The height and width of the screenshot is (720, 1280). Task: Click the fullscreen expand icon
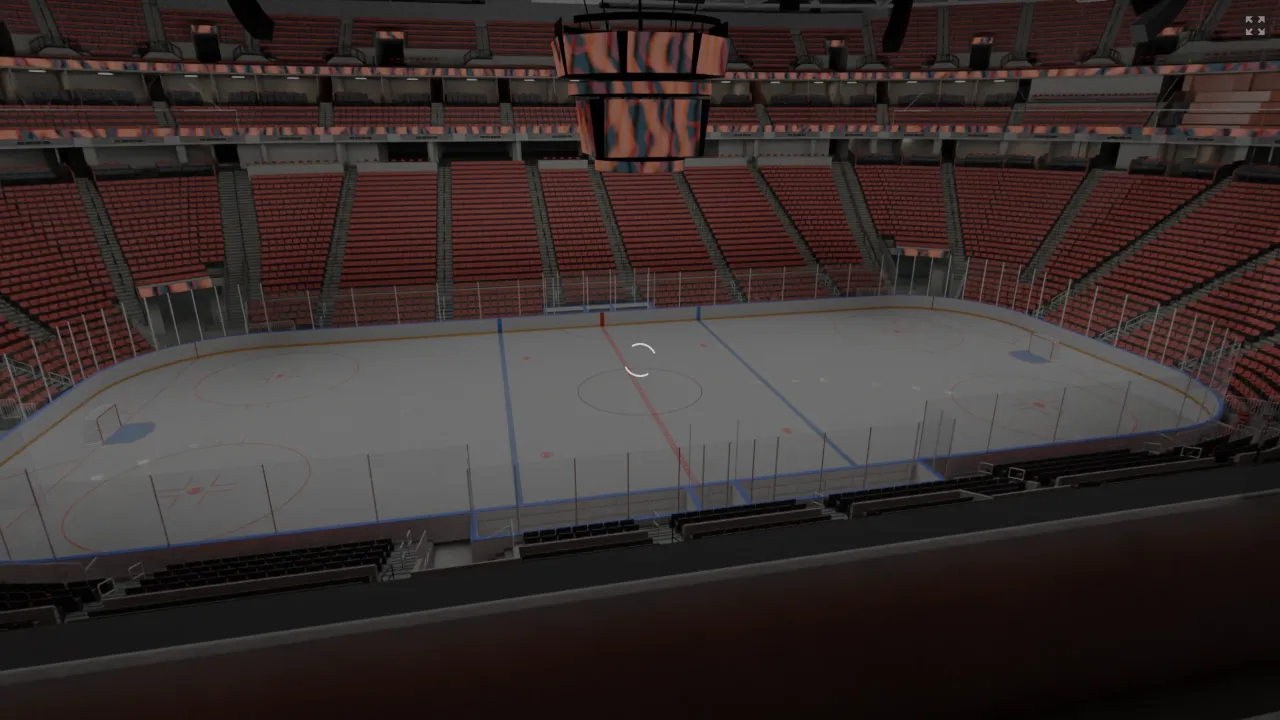(1255, 25)
